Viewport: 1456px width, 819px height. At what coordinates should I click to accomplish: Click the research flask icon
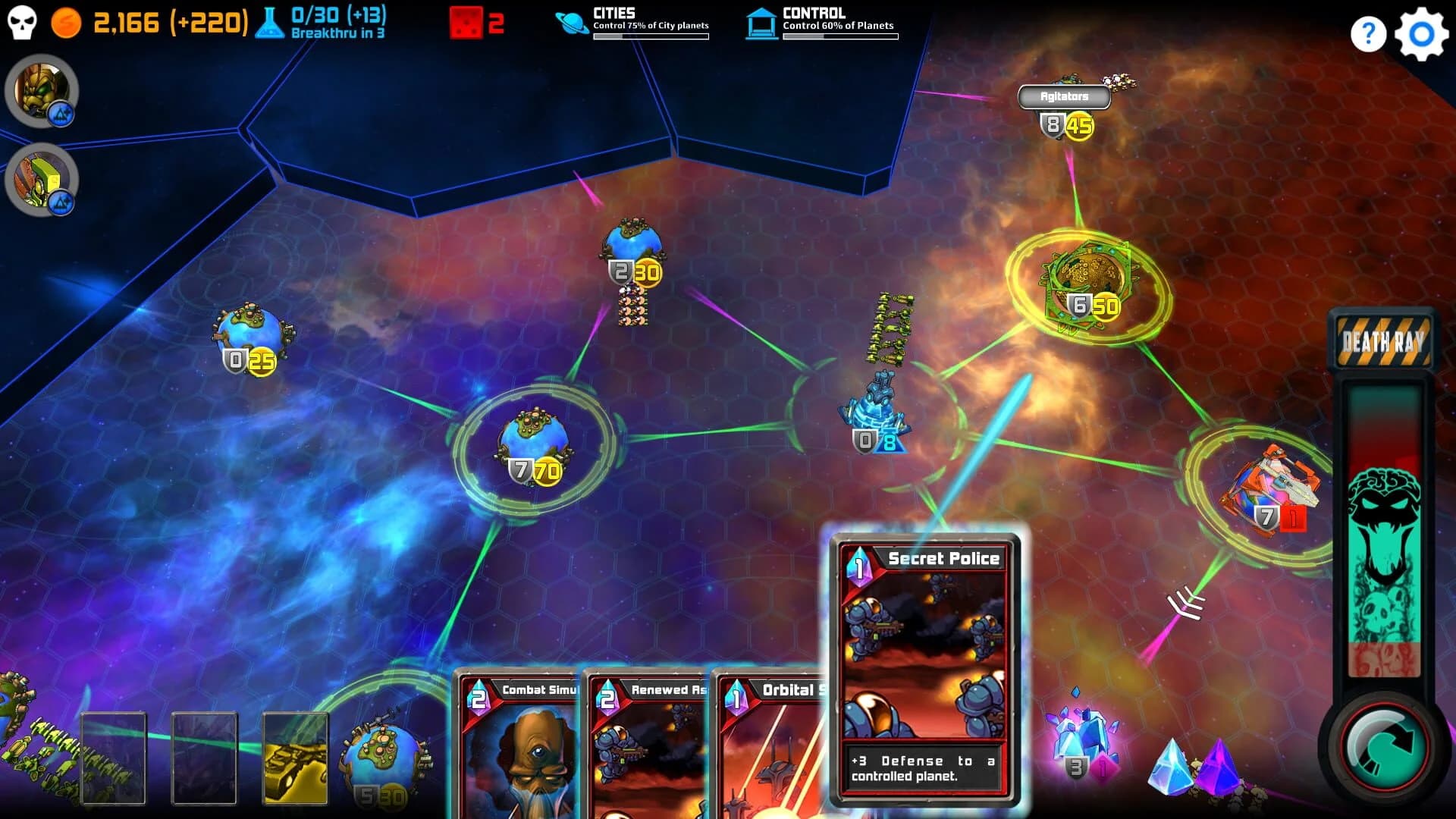point(268,20)
